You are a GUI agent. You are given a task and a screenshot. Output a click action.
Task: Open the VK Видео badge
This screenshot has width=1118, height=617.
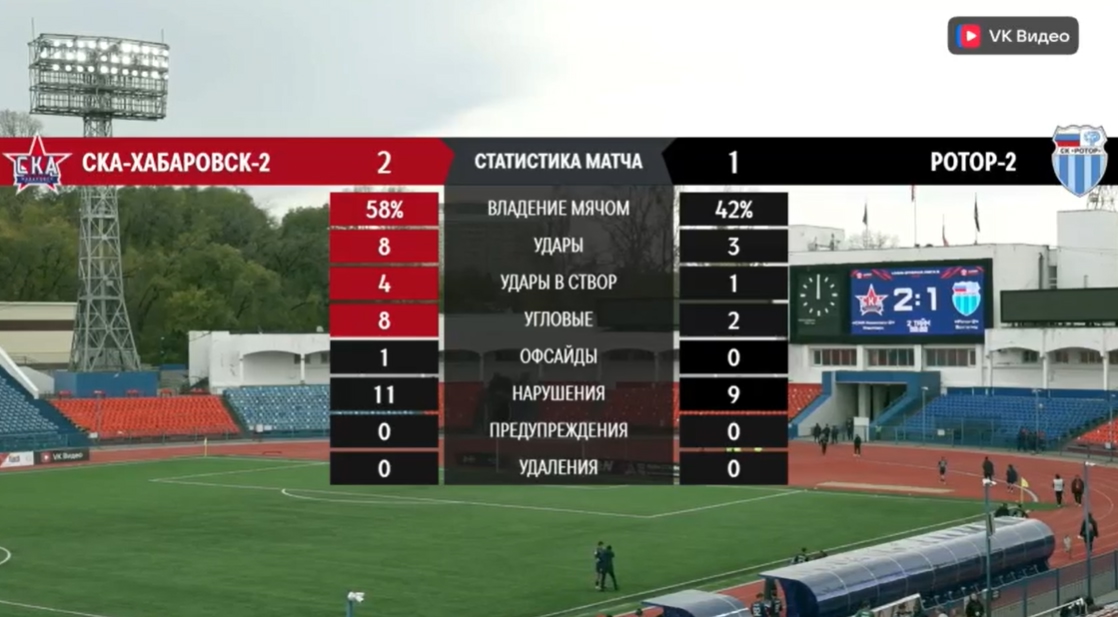pos(1012,36)
